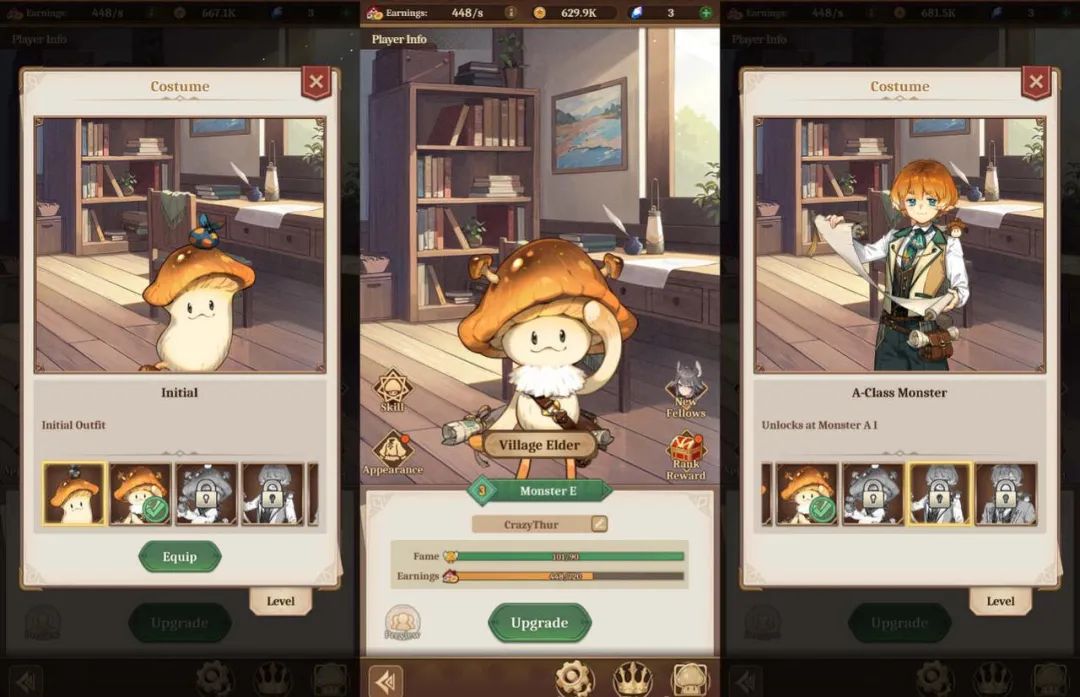Close the A-Class Monster Costume window

point(1036,83)
